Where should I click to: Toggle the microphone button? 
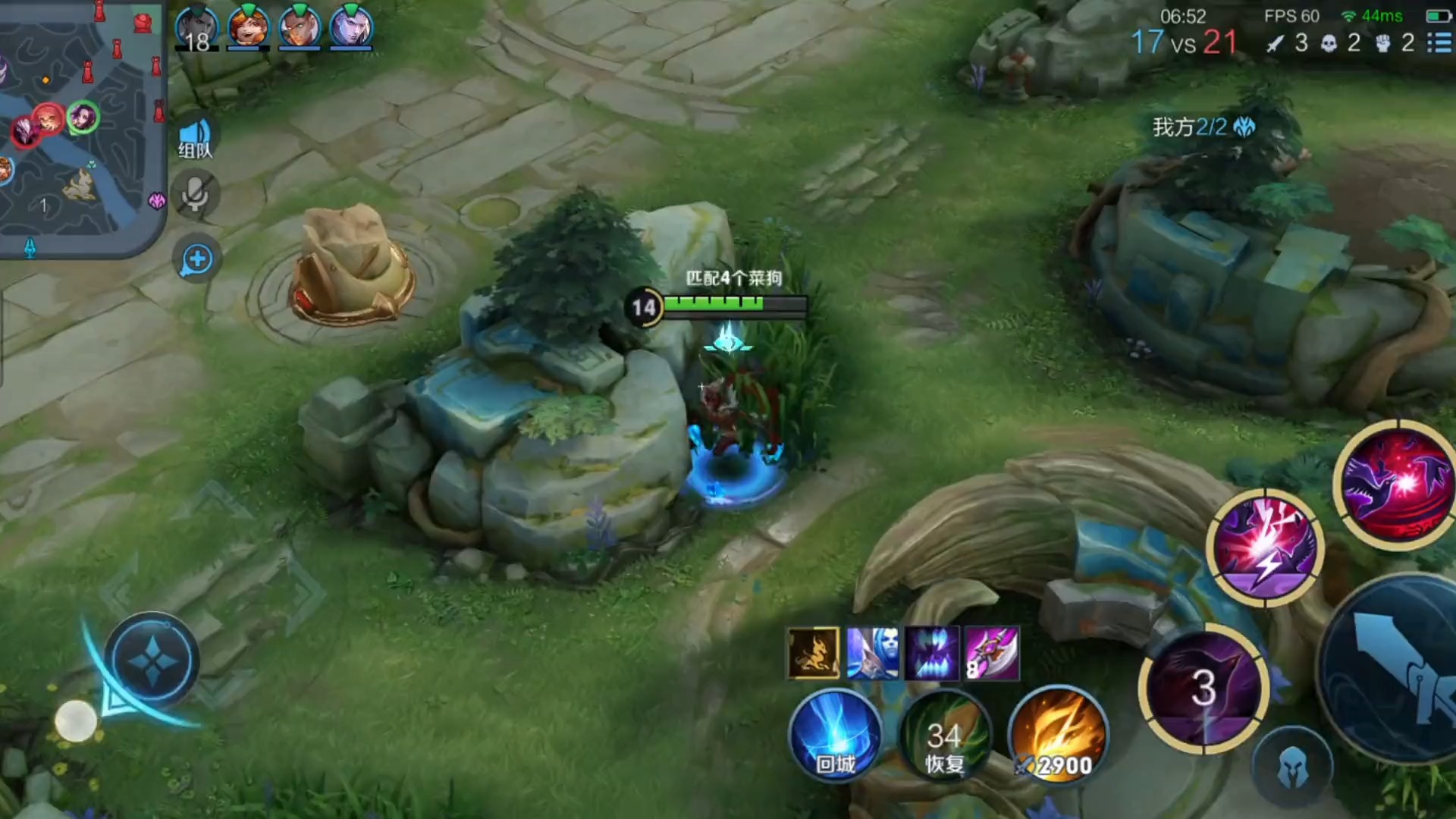point(196,196)
